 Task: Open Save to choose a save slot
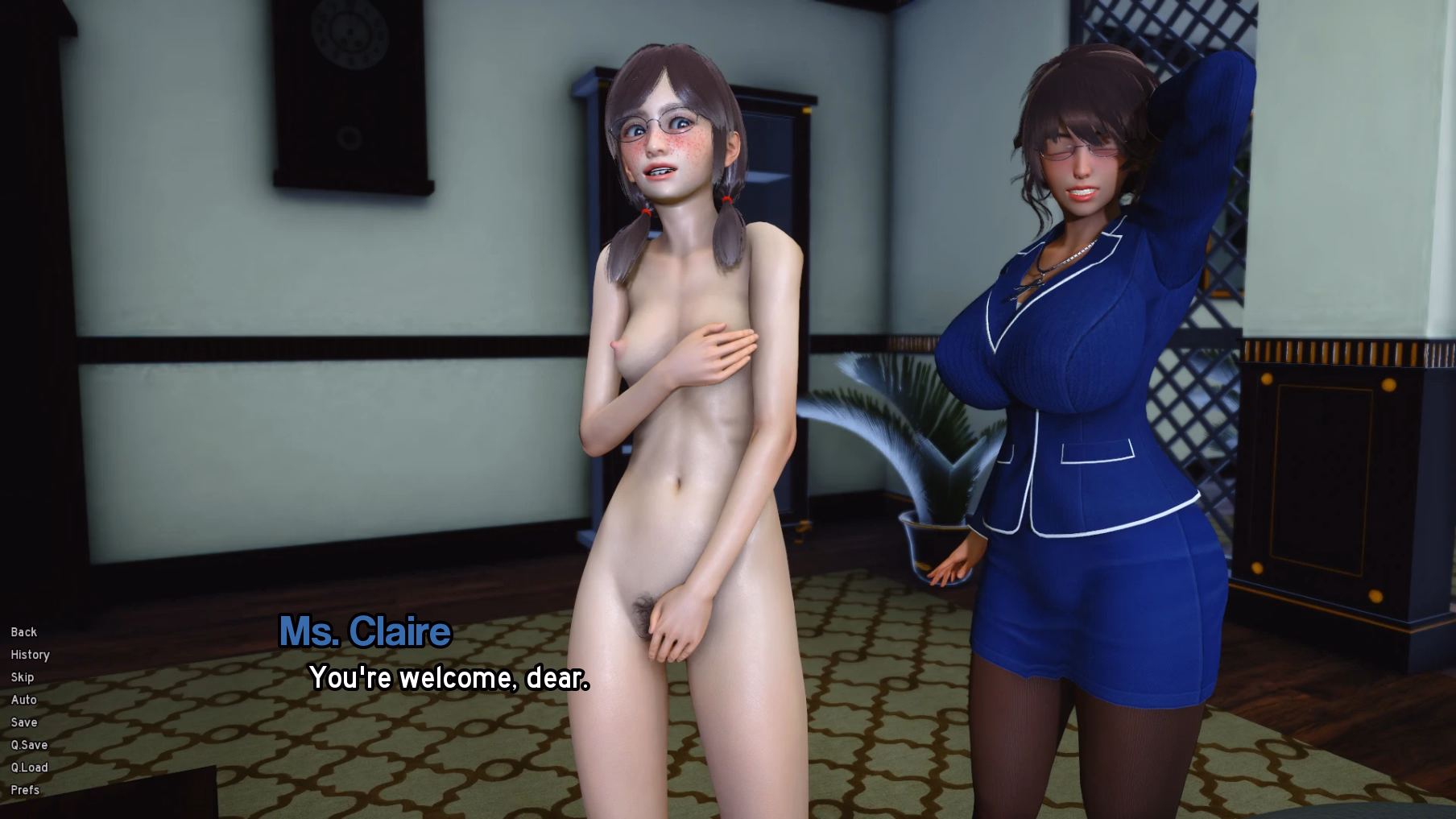(24, 722)
